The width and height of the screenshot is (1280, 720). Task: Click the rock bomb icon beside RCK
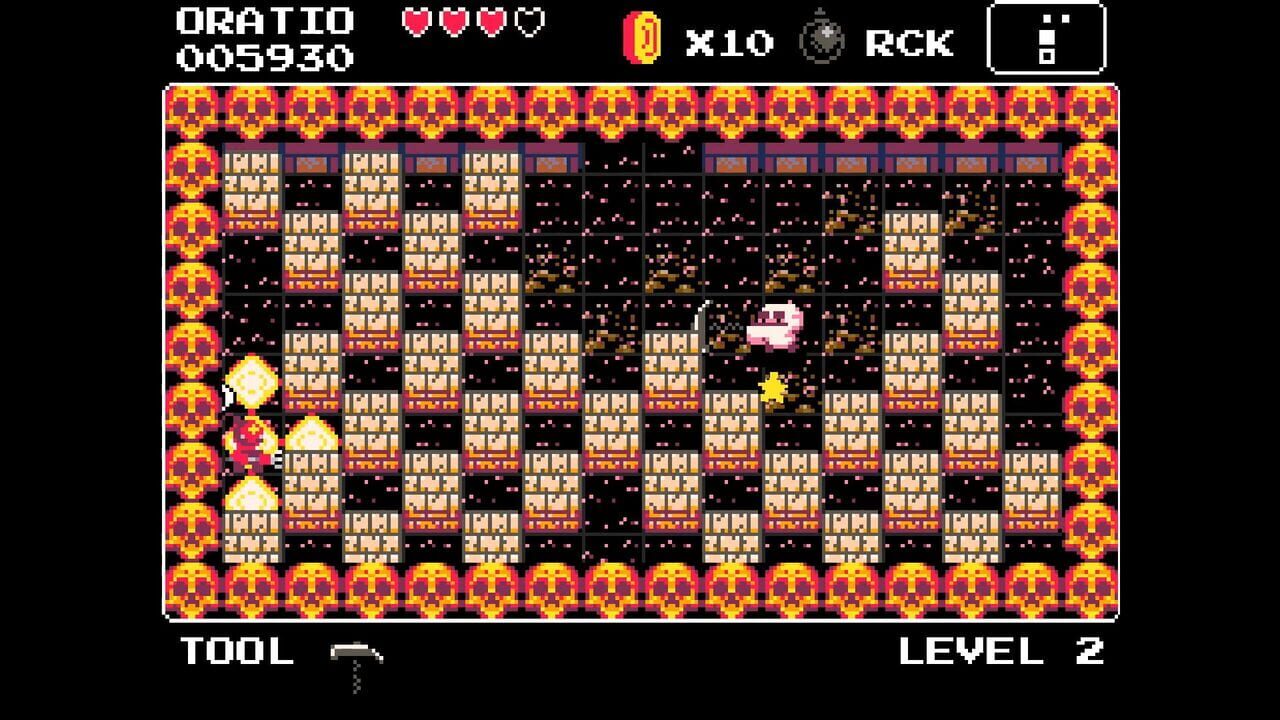822,42
